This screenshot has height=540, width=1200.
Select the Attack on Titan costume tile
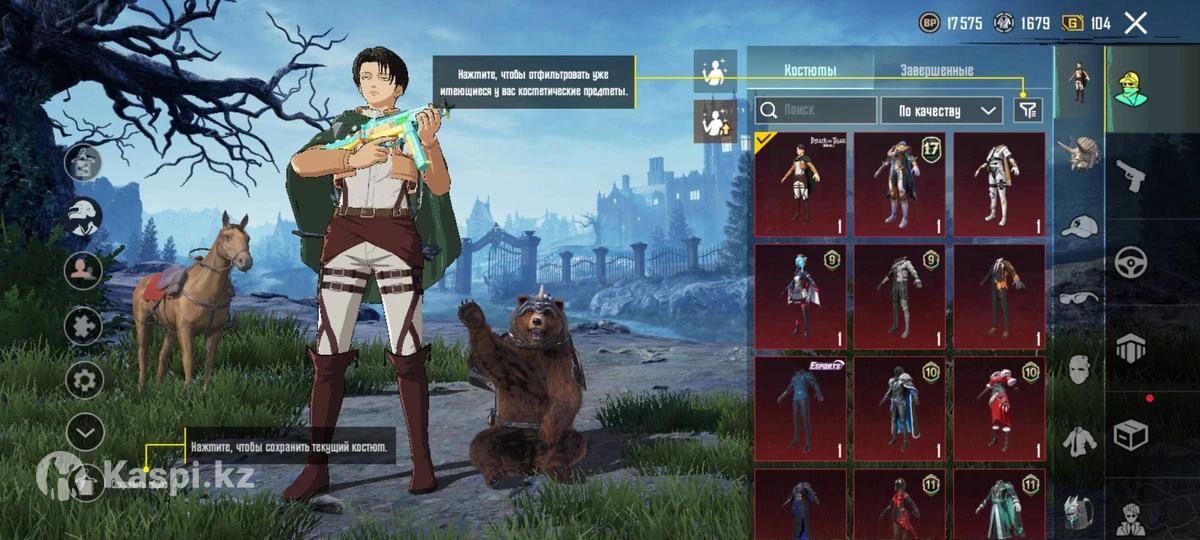click(x=800, y=184)
